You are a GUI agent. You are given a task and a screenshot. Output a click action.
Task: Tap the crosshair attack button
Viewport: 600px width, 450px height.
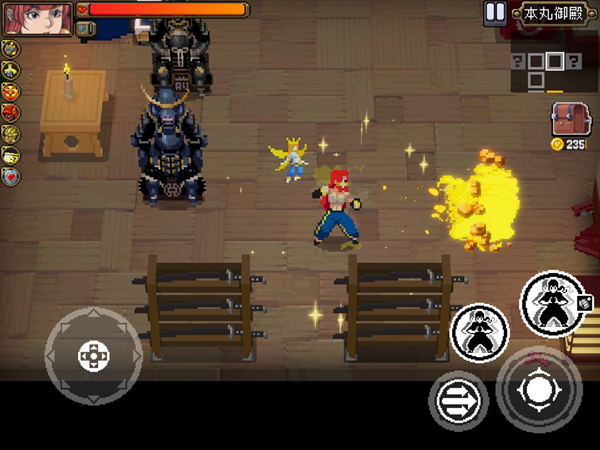pos(539,389)
